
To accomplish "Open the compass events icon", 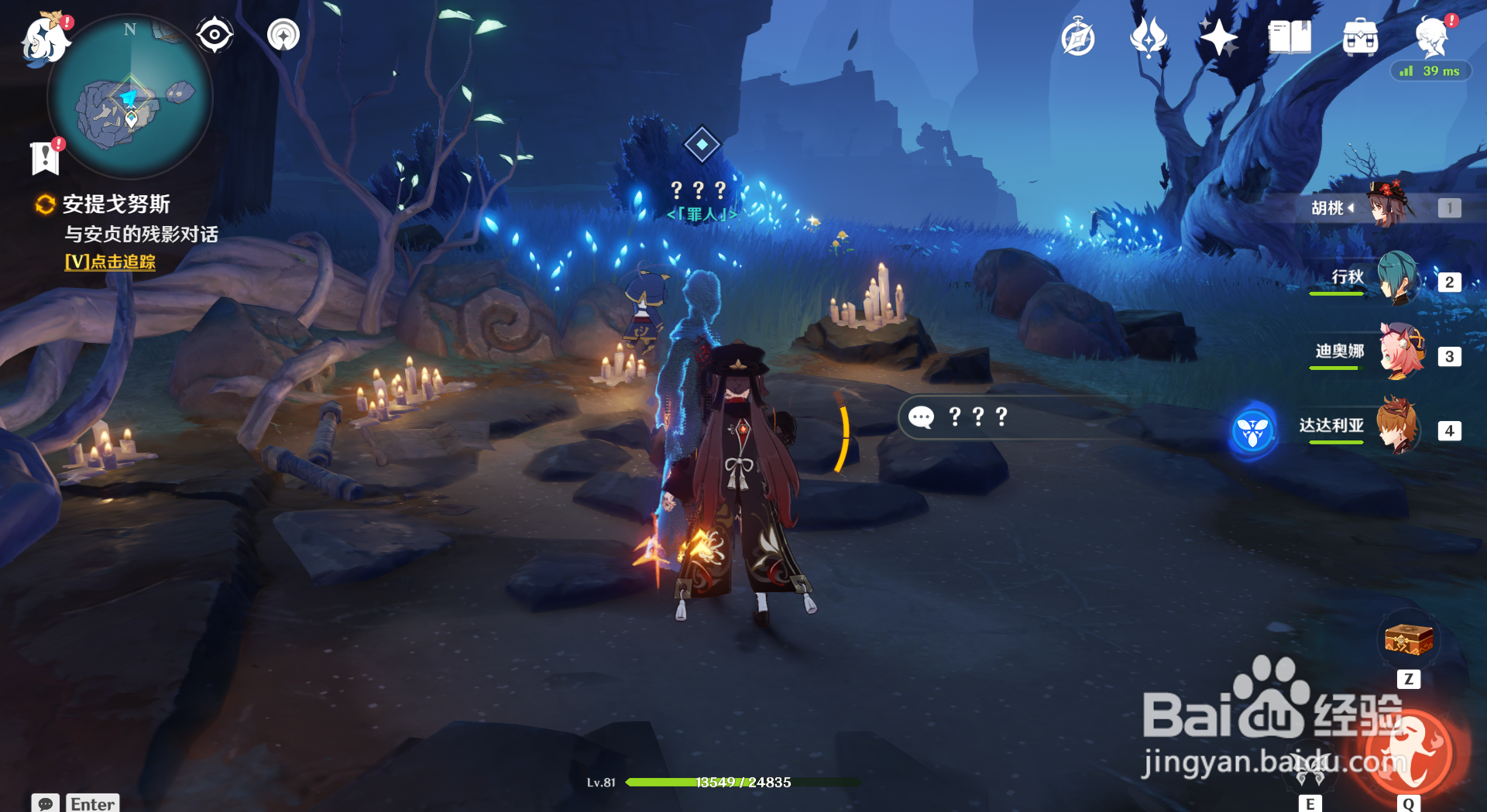I will (x=1077, y=37).
